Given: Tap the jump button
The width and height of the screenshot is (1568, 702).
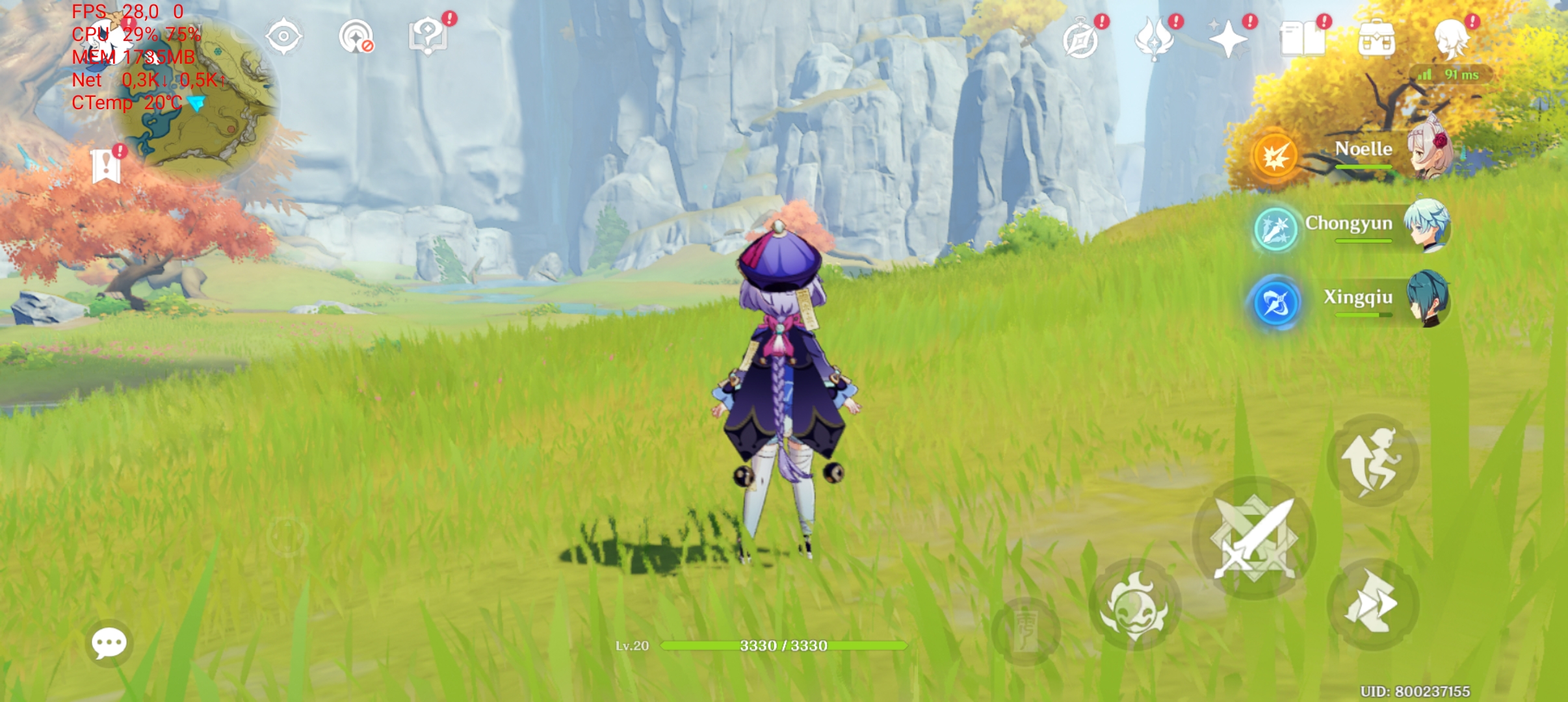Looking at the screenshot, I should (x=1373, y=460).
